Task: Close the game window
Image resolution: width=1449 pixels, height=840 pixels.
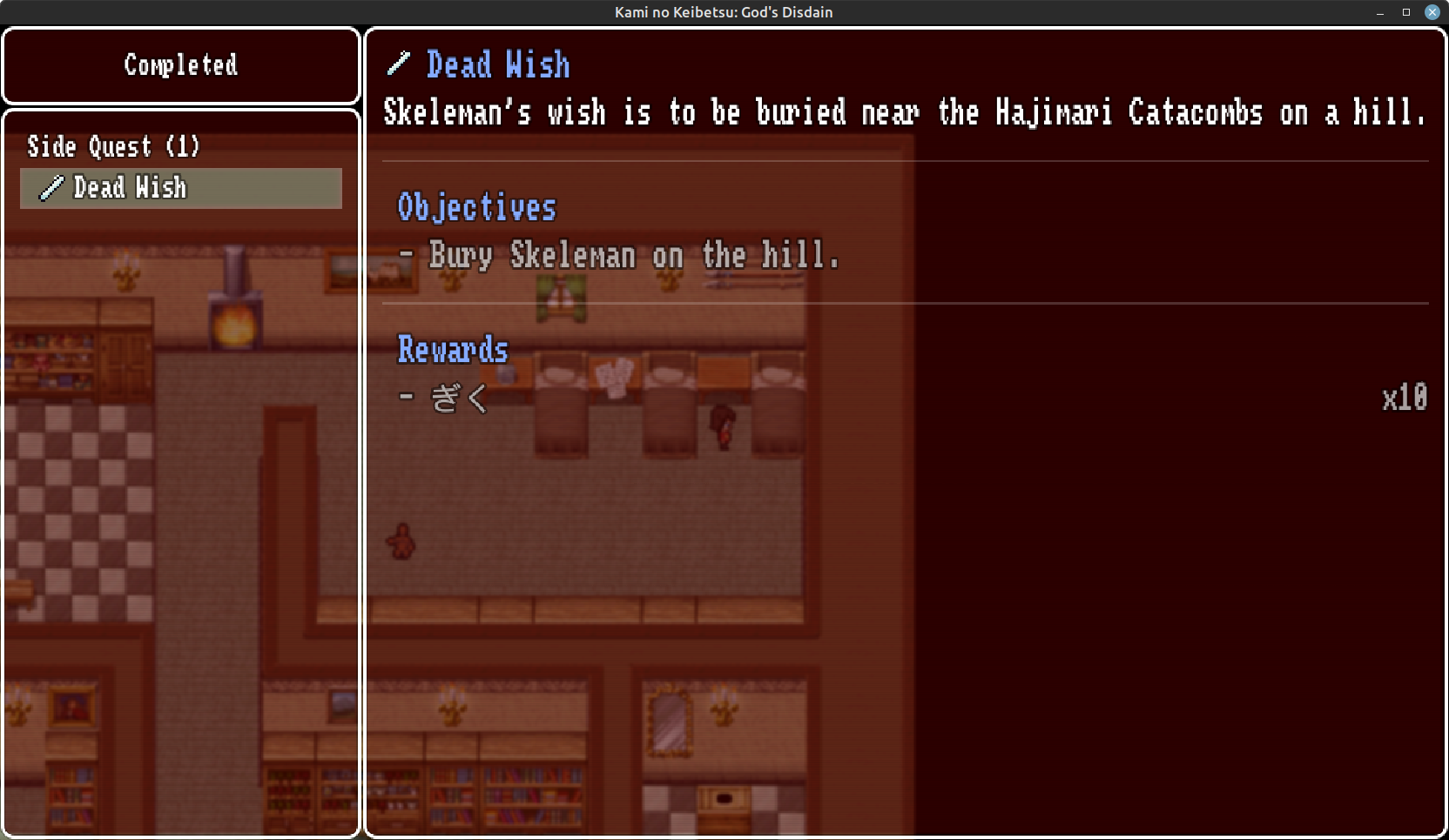Action: (1432, 12)
